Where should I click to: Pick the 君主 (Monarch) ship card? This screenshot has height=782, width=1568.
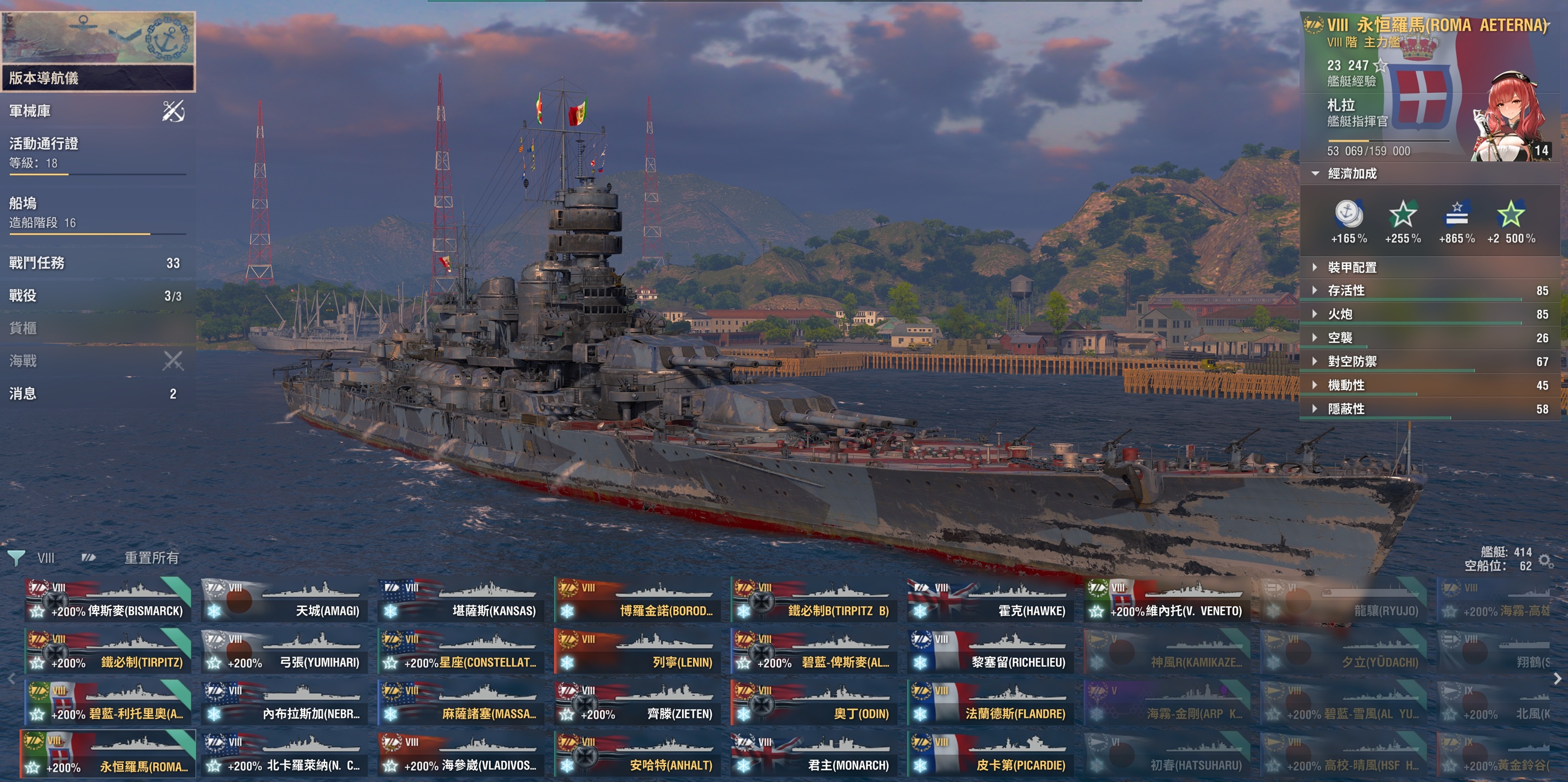point(814,754)
